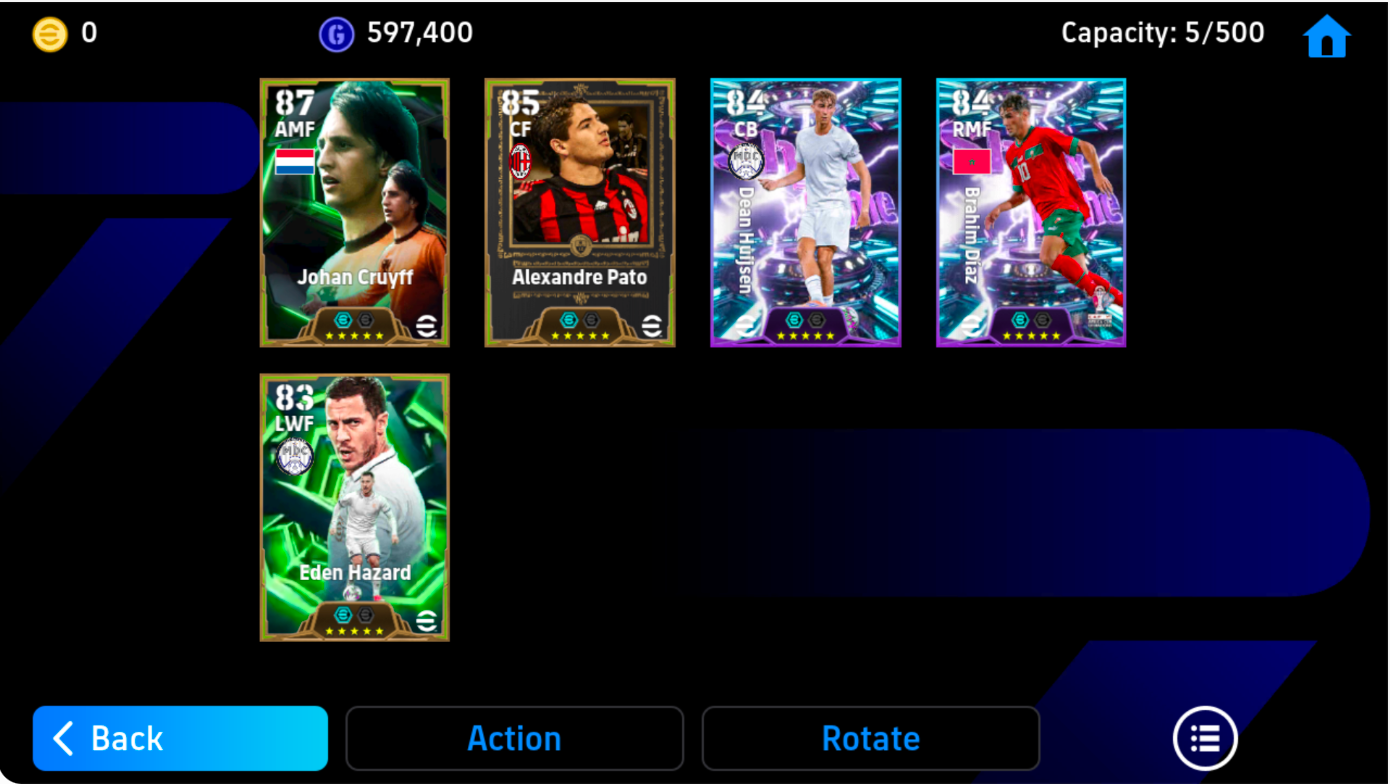Select the Brahim Diaz 84 RMF card
Image resolution: width=1390 pixels, height=784 pixels.
[x=1030, y=212]
